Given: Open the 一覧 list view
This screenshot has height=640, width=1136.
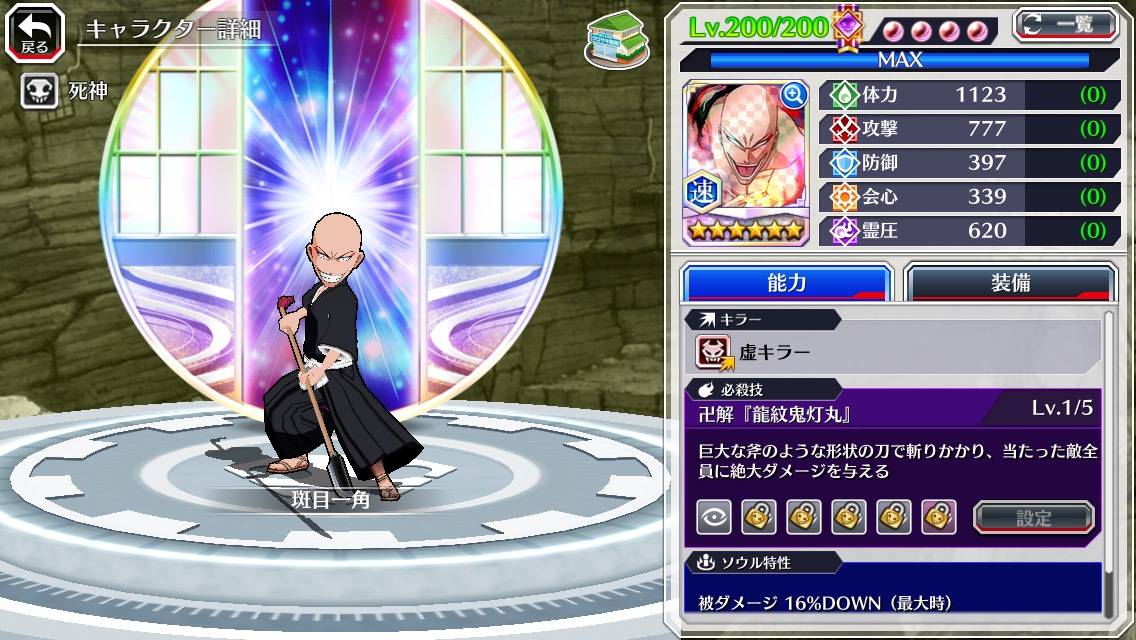Looking at the screenshot, I should pos(1066,24).
